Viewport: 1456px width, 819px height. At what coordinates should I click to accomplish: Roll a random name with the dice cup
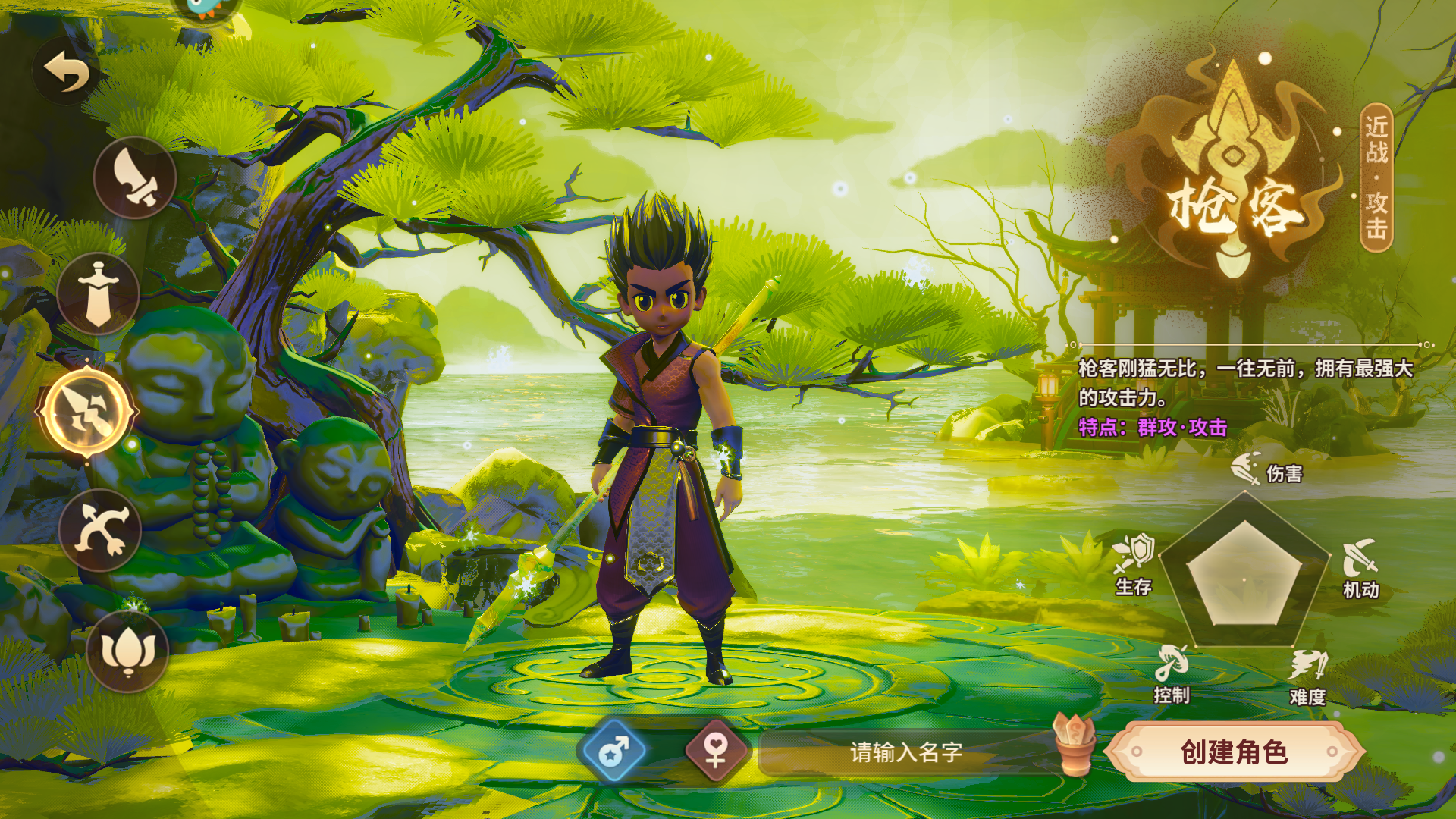tap(1074, 745)
